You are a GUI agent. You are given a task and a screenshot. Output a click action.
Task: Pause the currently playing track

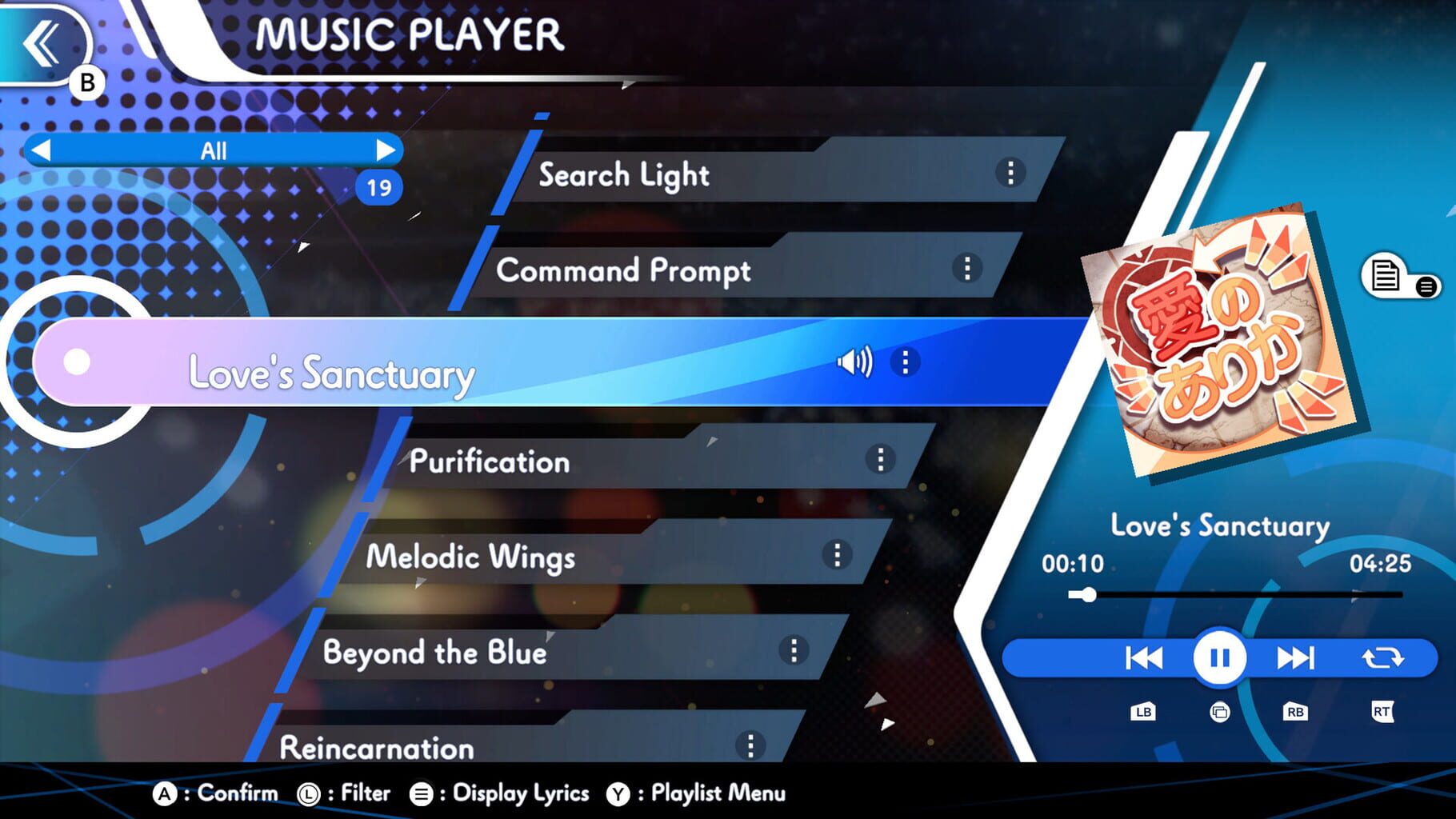tap(1219, 657)
